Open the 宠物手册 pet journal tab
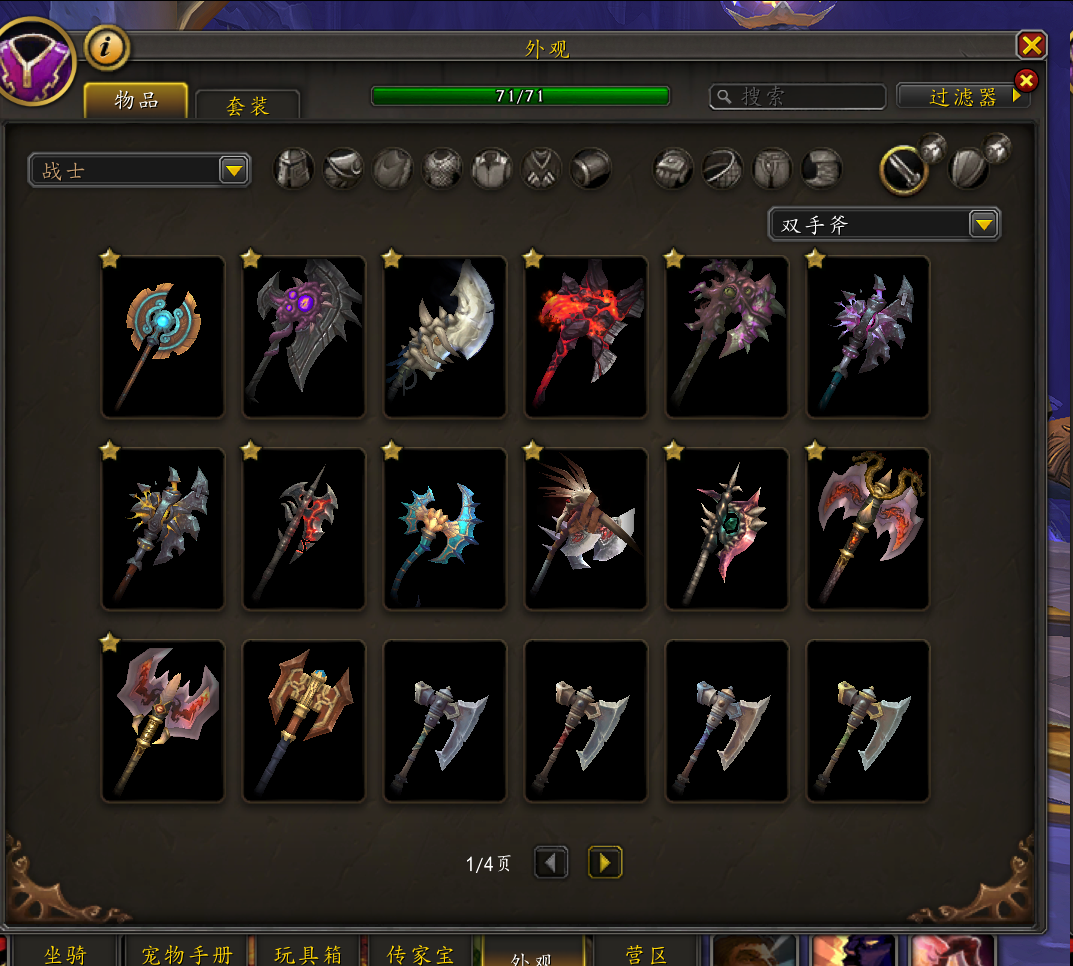1073x966 pixels. tap(186, 954)
